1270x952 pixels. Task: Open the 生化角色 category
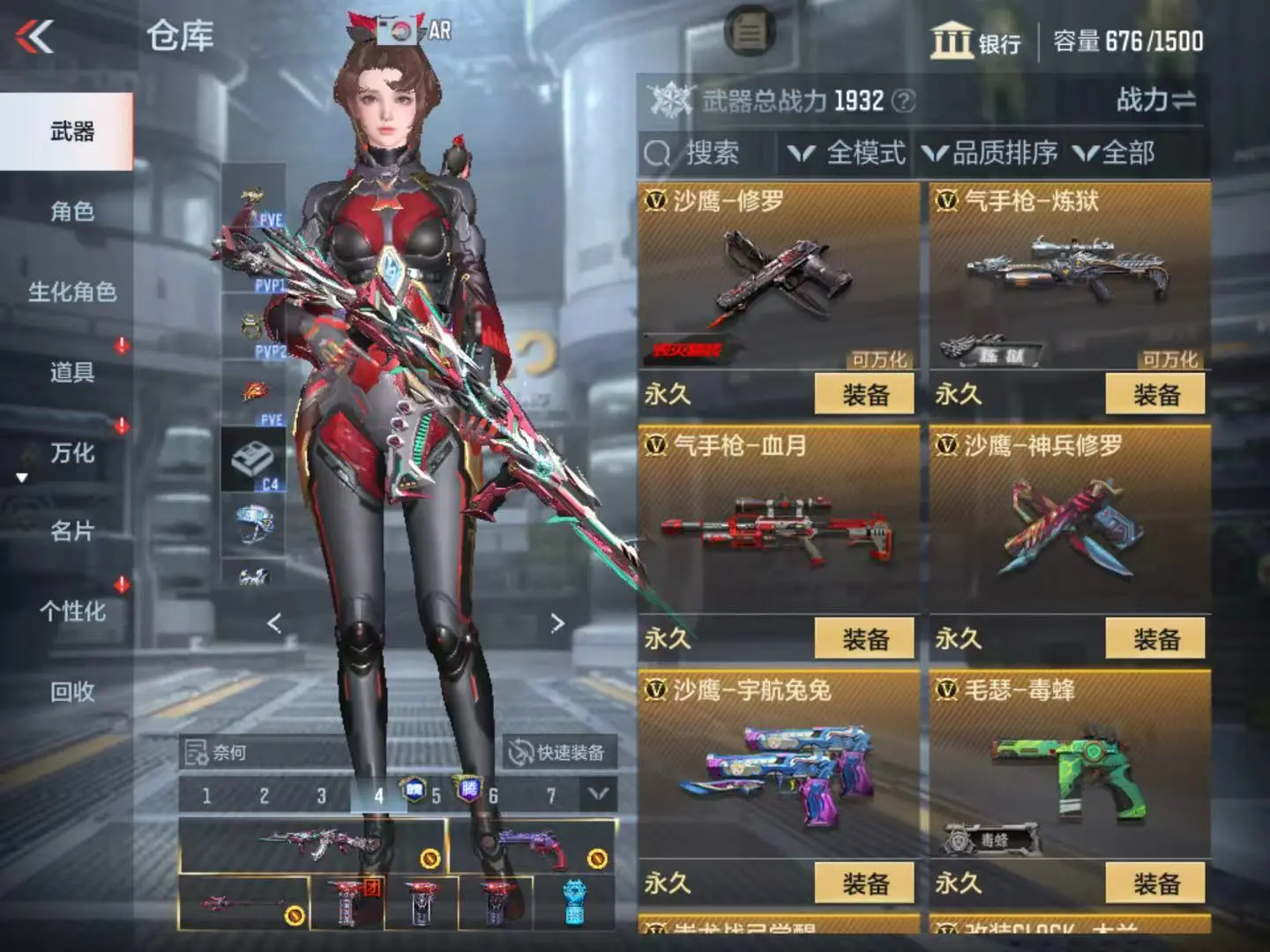click(71, 292)
